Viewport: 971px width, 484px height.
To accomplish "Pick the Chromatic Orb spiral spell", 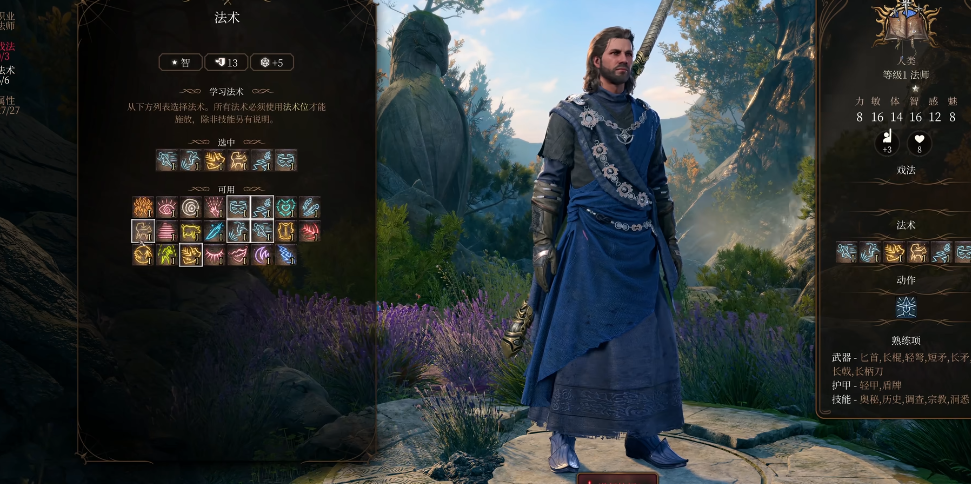I will [x=191, y=207].
